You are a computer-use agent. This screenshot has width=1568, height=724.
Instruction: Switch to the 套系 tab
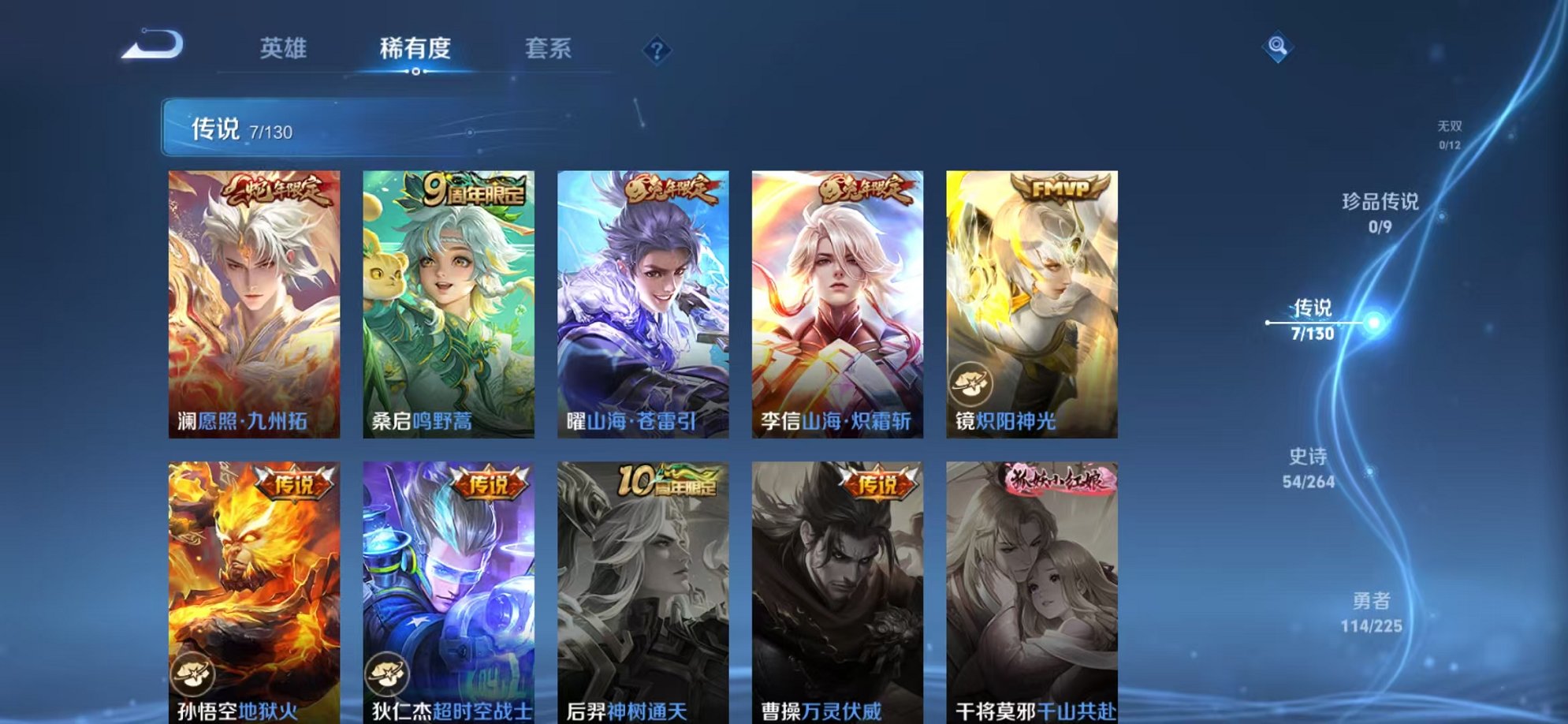tap(549, 48)
